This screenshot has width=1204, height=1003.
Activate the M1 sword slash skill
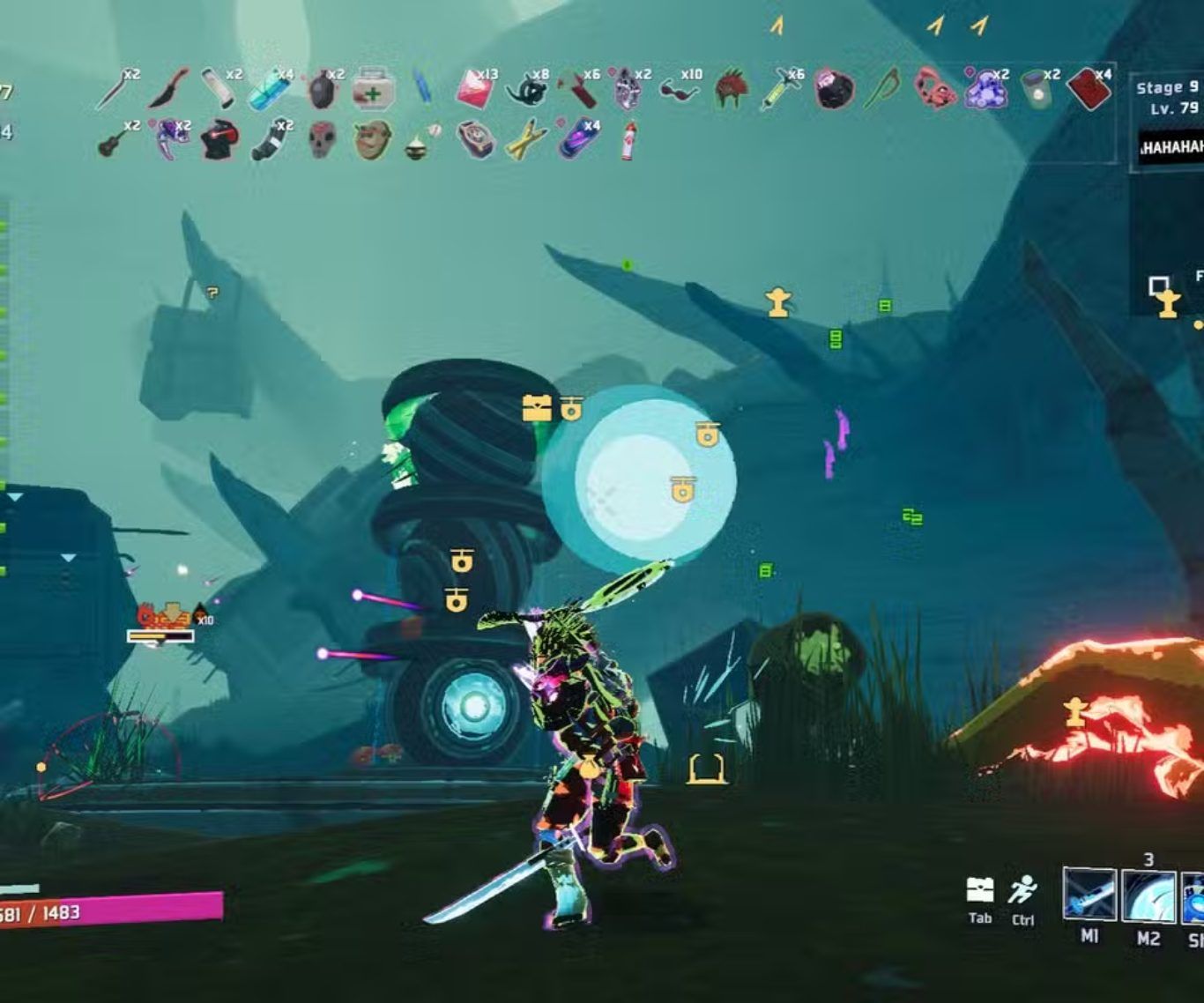pyautogui.click(x=1089, y=895)
